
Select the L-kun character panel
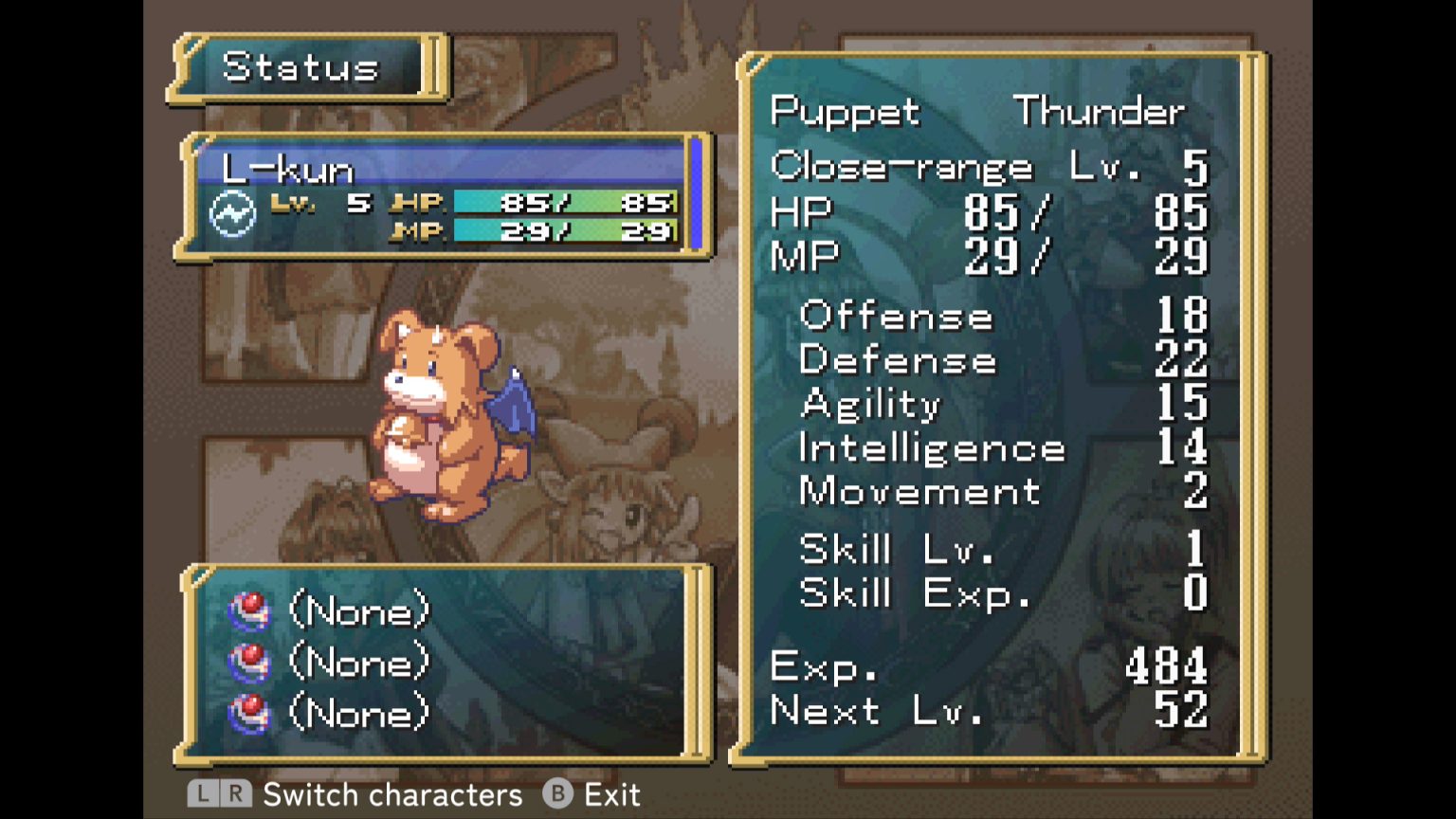coord(444,196)
